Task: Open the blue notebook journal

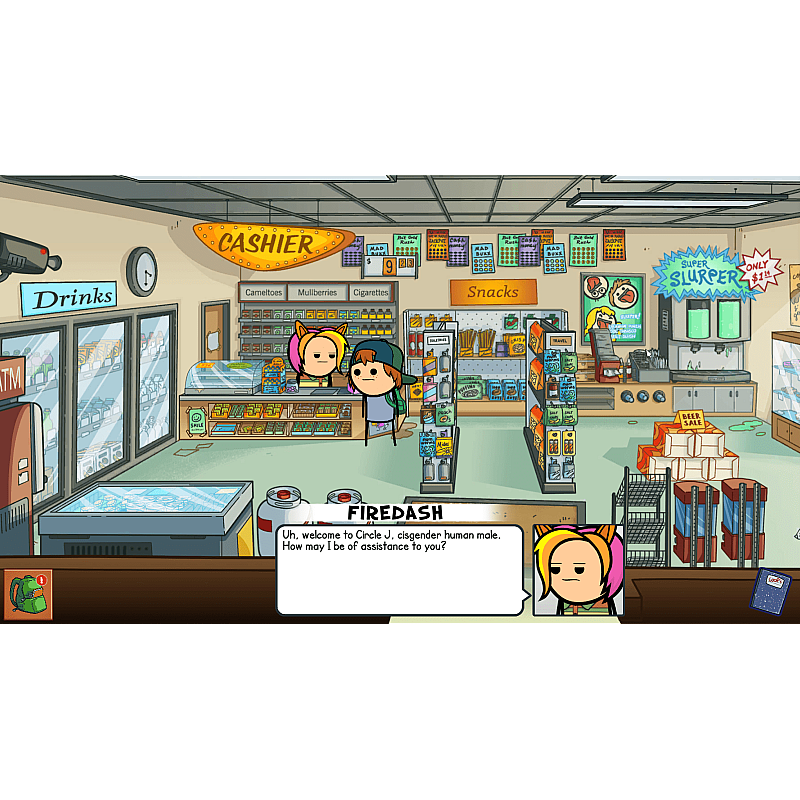Action: [x=770, y=591]
